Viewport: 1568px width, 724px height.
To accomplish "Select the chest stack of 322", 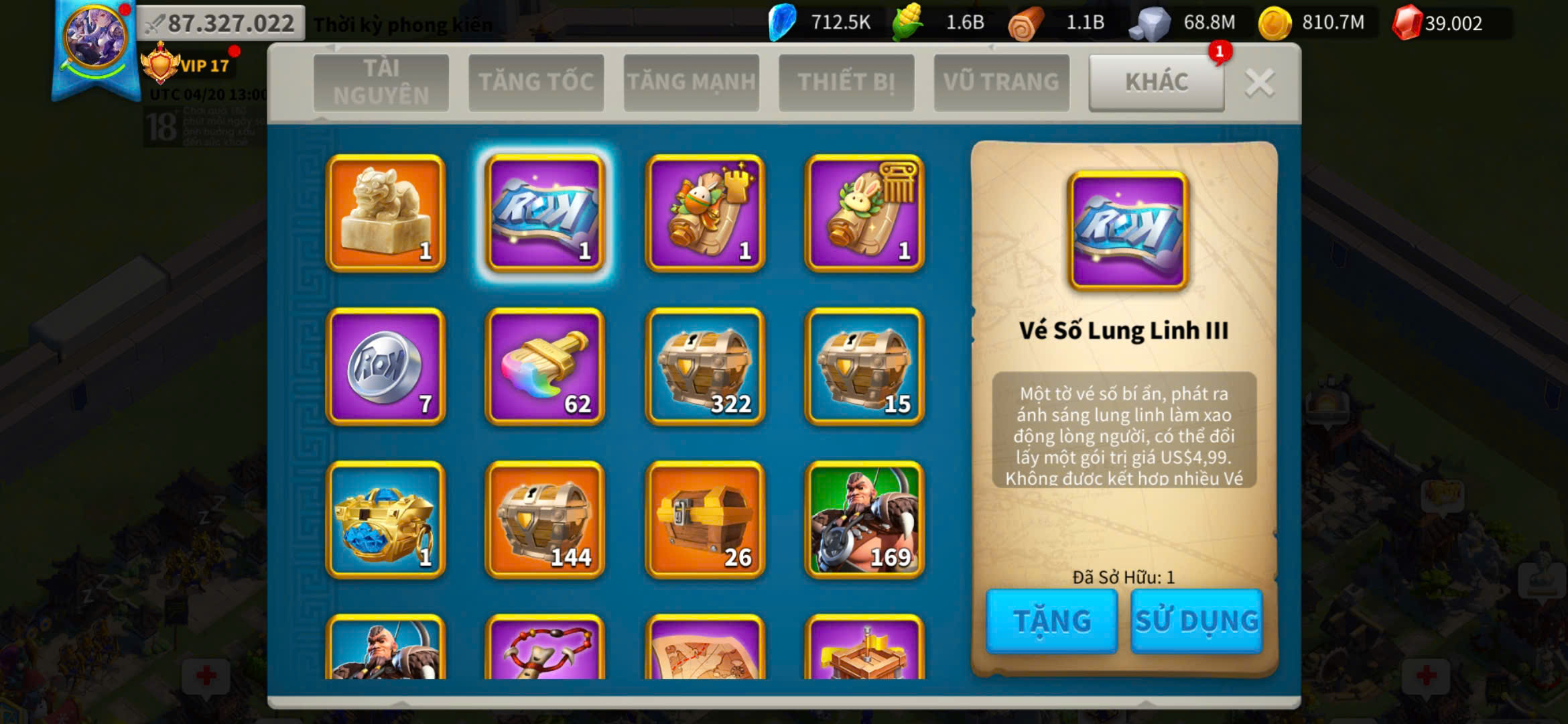I will [x=705, y=367].
